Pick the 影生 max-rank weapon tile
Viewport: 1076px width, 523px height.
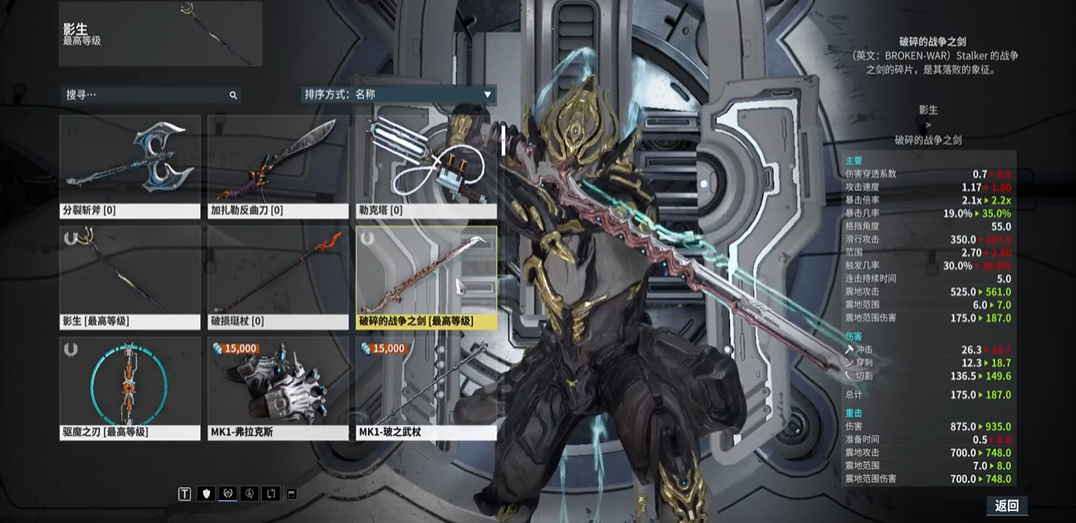[130, 277]
